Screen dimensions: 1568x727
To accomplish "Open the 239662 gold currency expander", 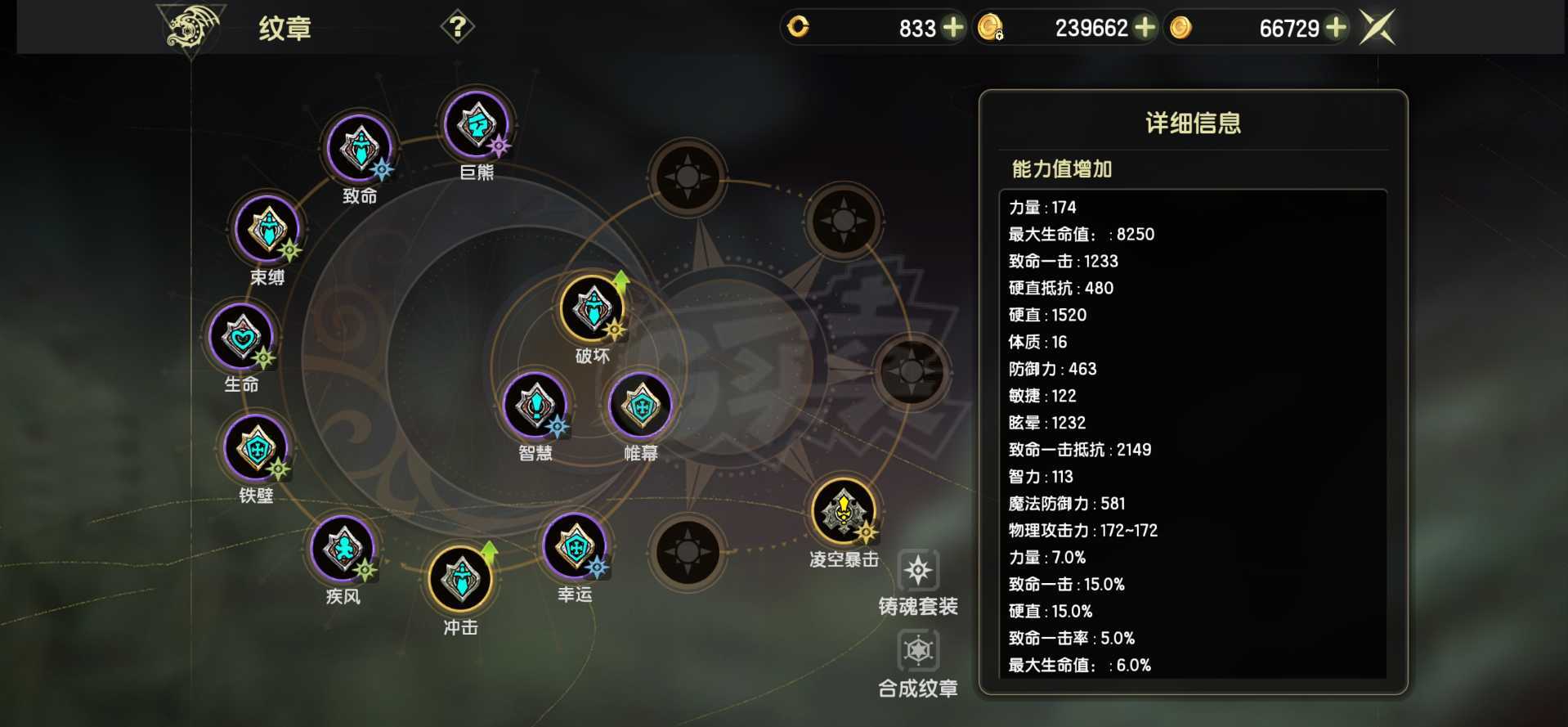I will 1146,27.
